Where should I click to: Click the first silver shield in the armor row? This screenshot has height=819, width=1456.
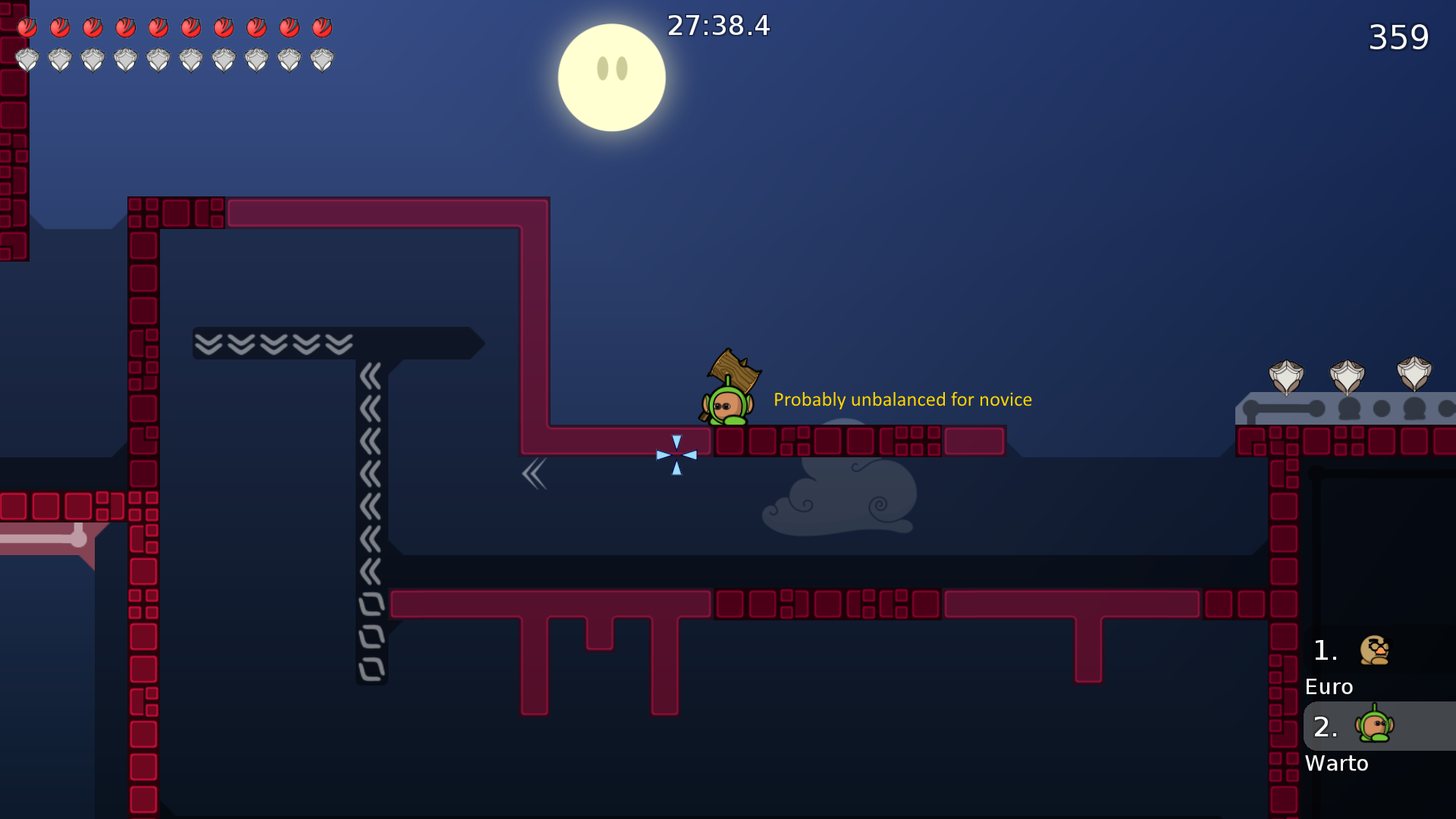click(x=28, y=59)
